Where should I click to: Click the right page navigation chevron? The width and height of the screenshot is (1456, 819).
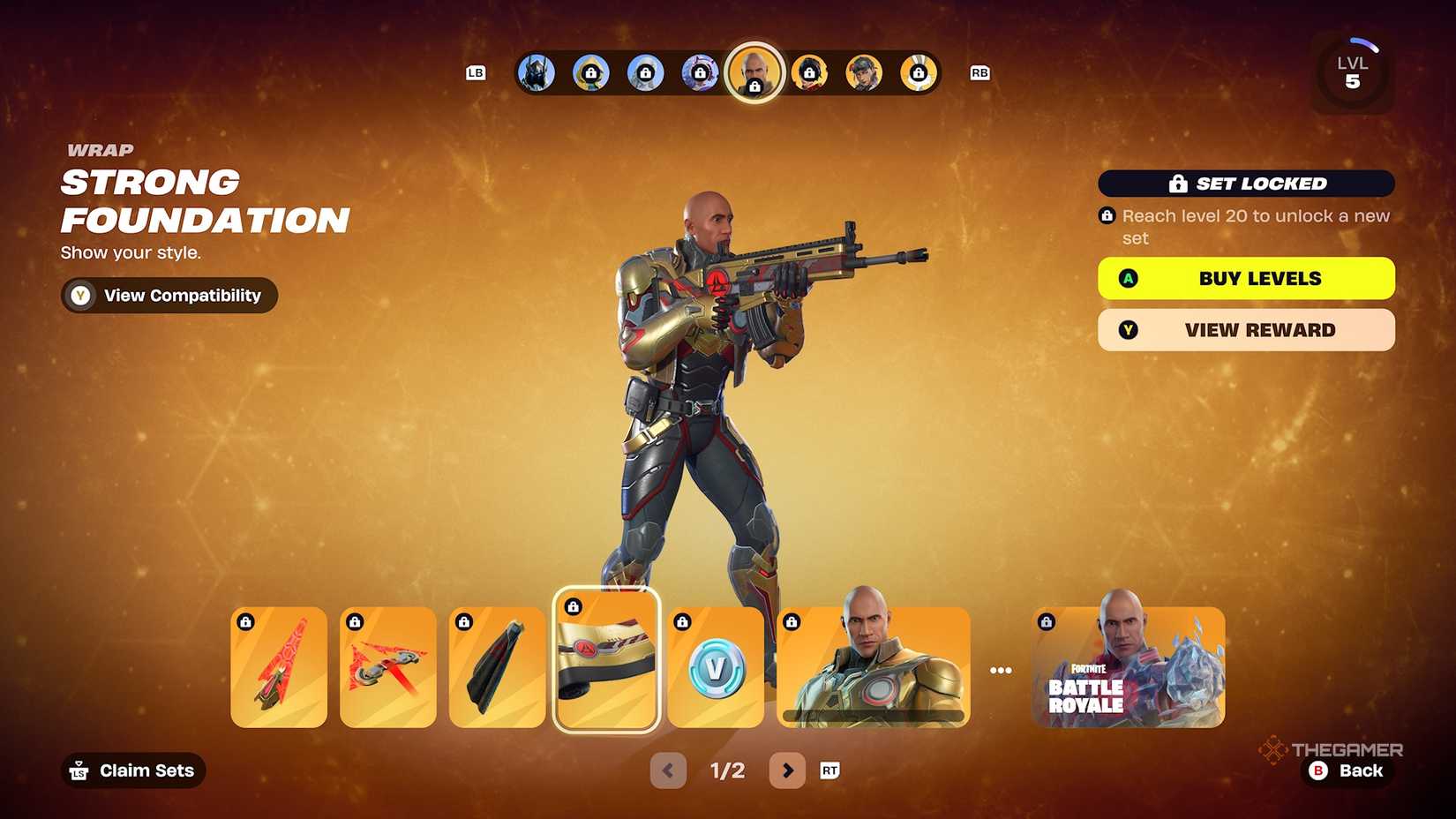tap(787, 770)
